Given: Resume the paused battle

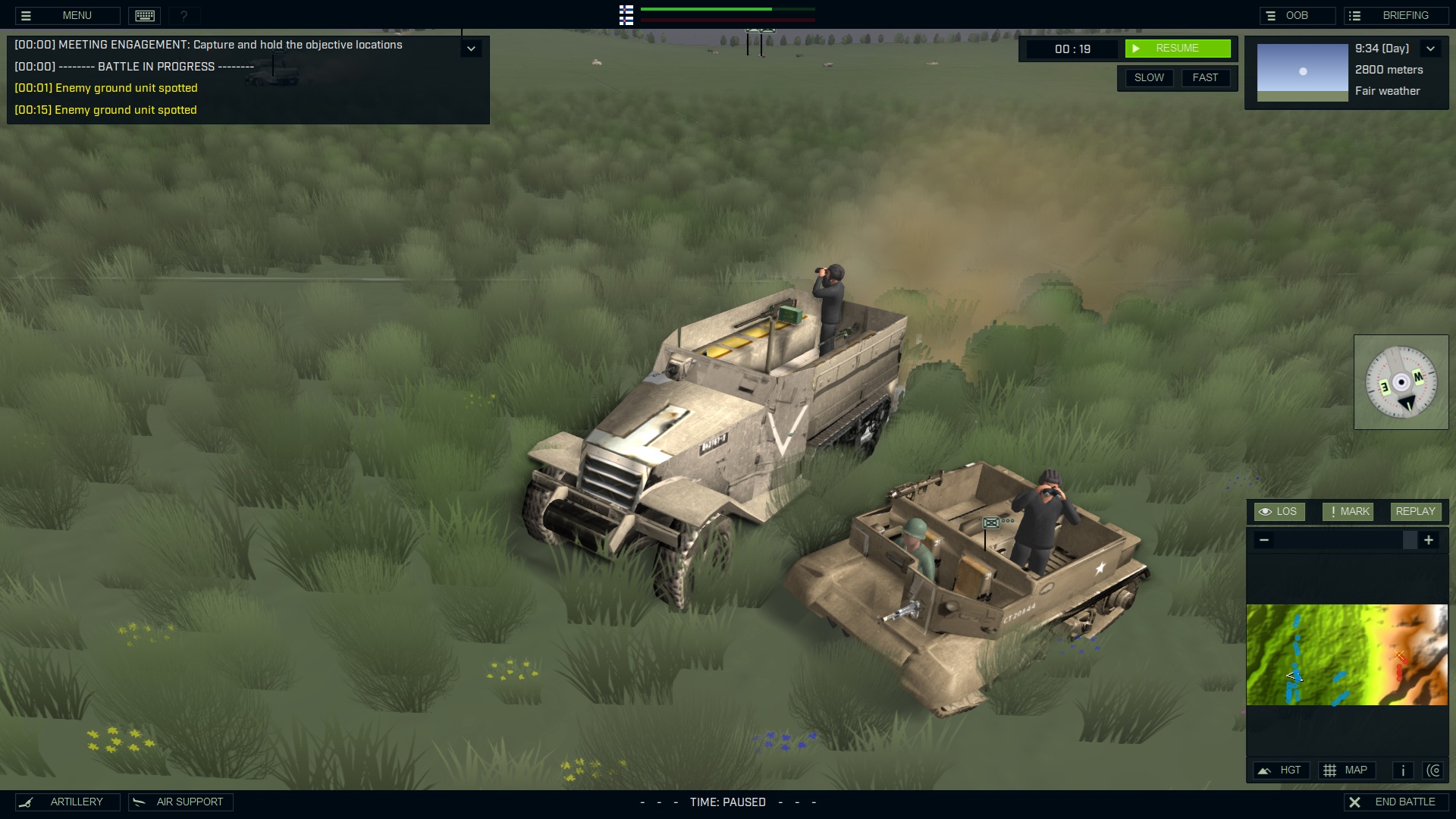Looking at the screenshot, I should click(x=1177, y=49).
